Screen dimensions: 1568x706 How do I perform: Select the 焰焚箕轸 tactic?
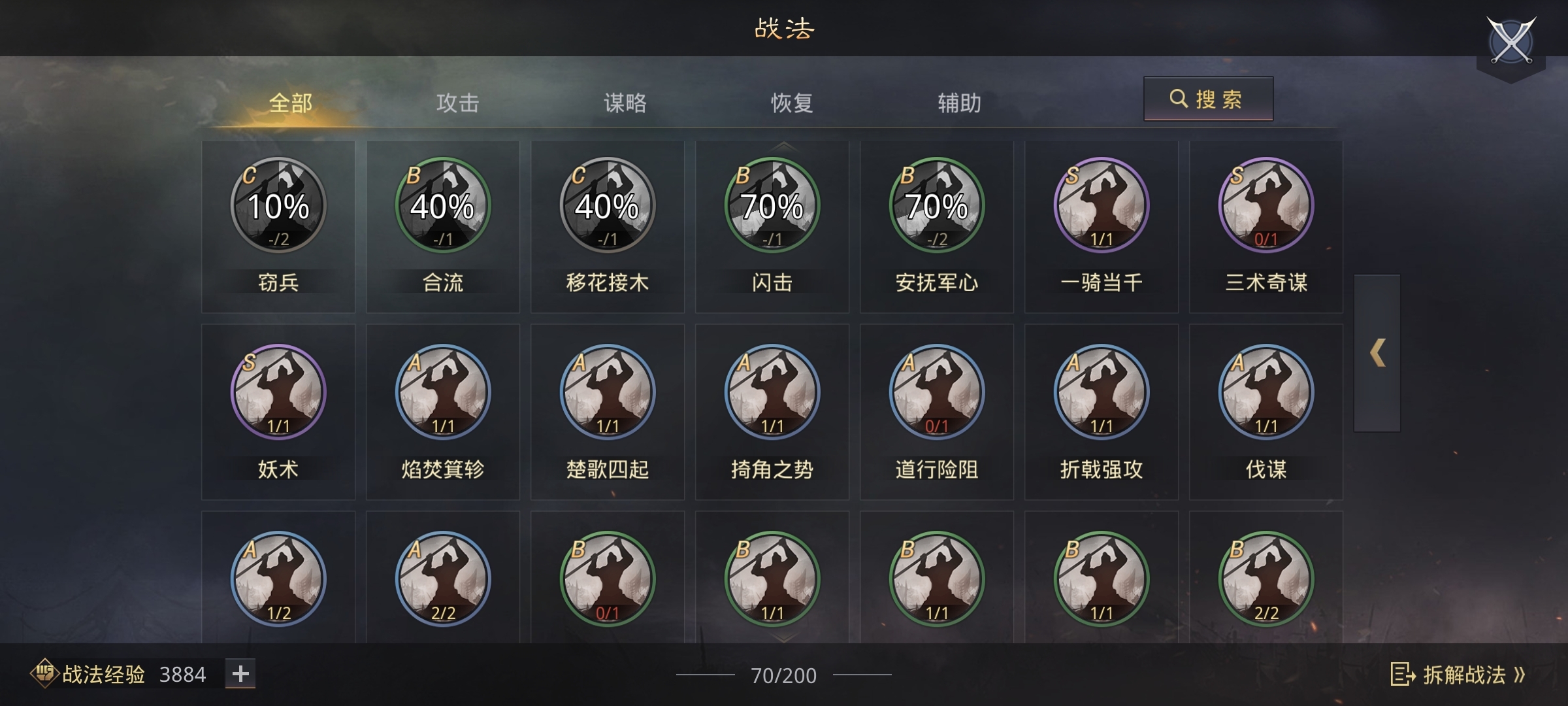[442, 391]
